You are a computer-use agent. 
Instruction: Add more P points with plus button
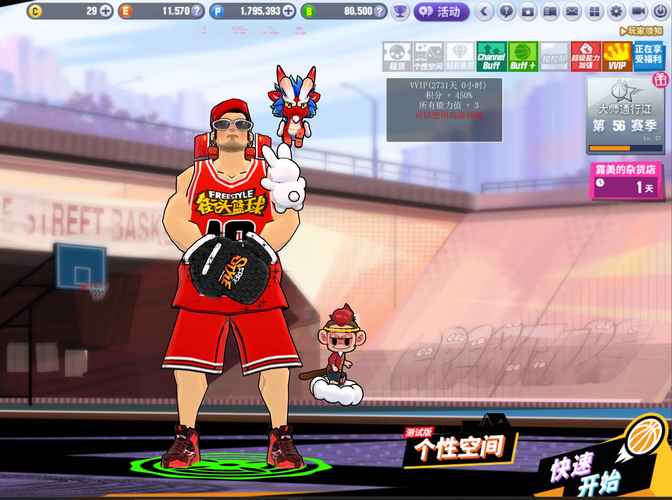288,12
